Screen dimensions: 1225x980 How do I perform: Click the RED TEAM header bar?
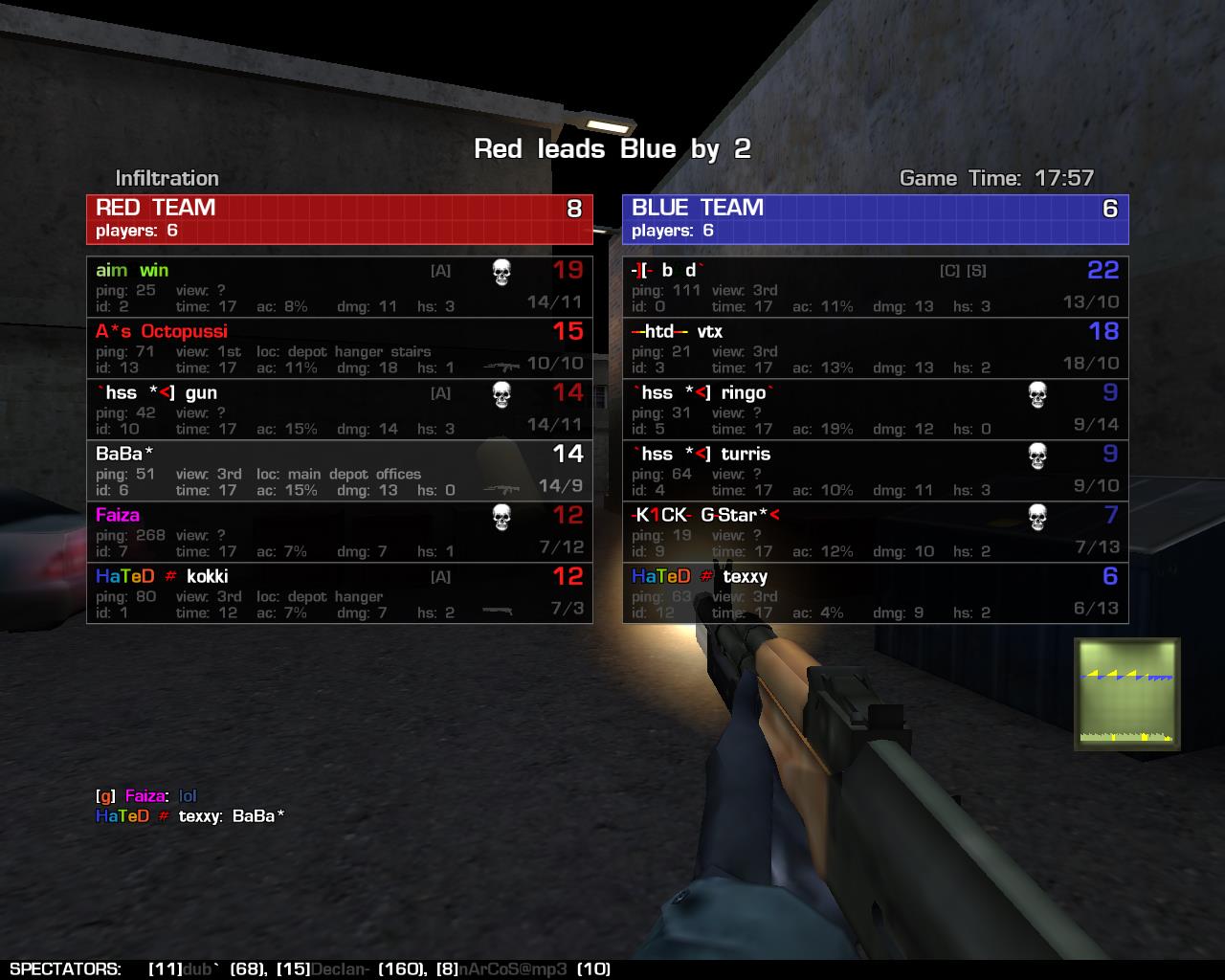(x=339, y=219)
